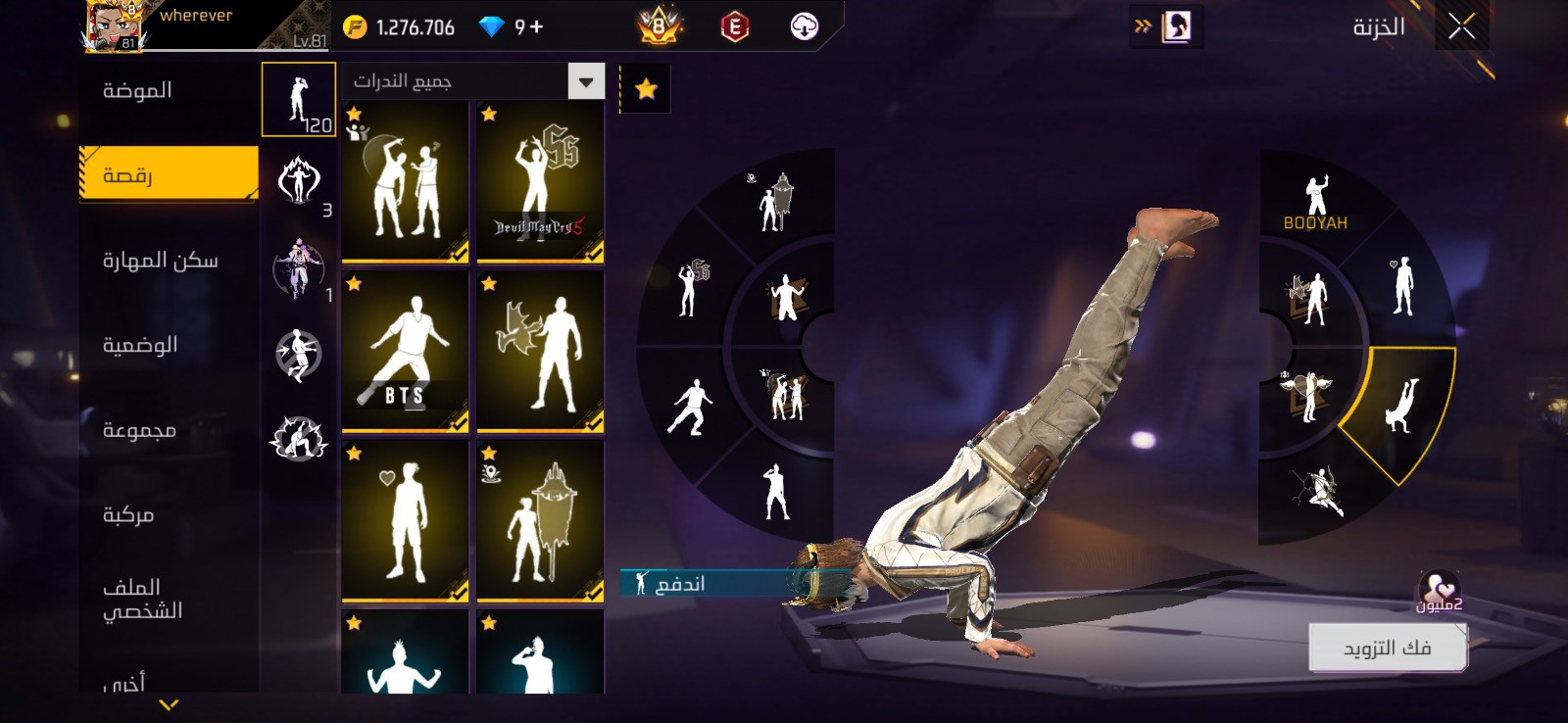Switch to the الموضة fashion tab

pyautogui.click(x=137, y=91)
